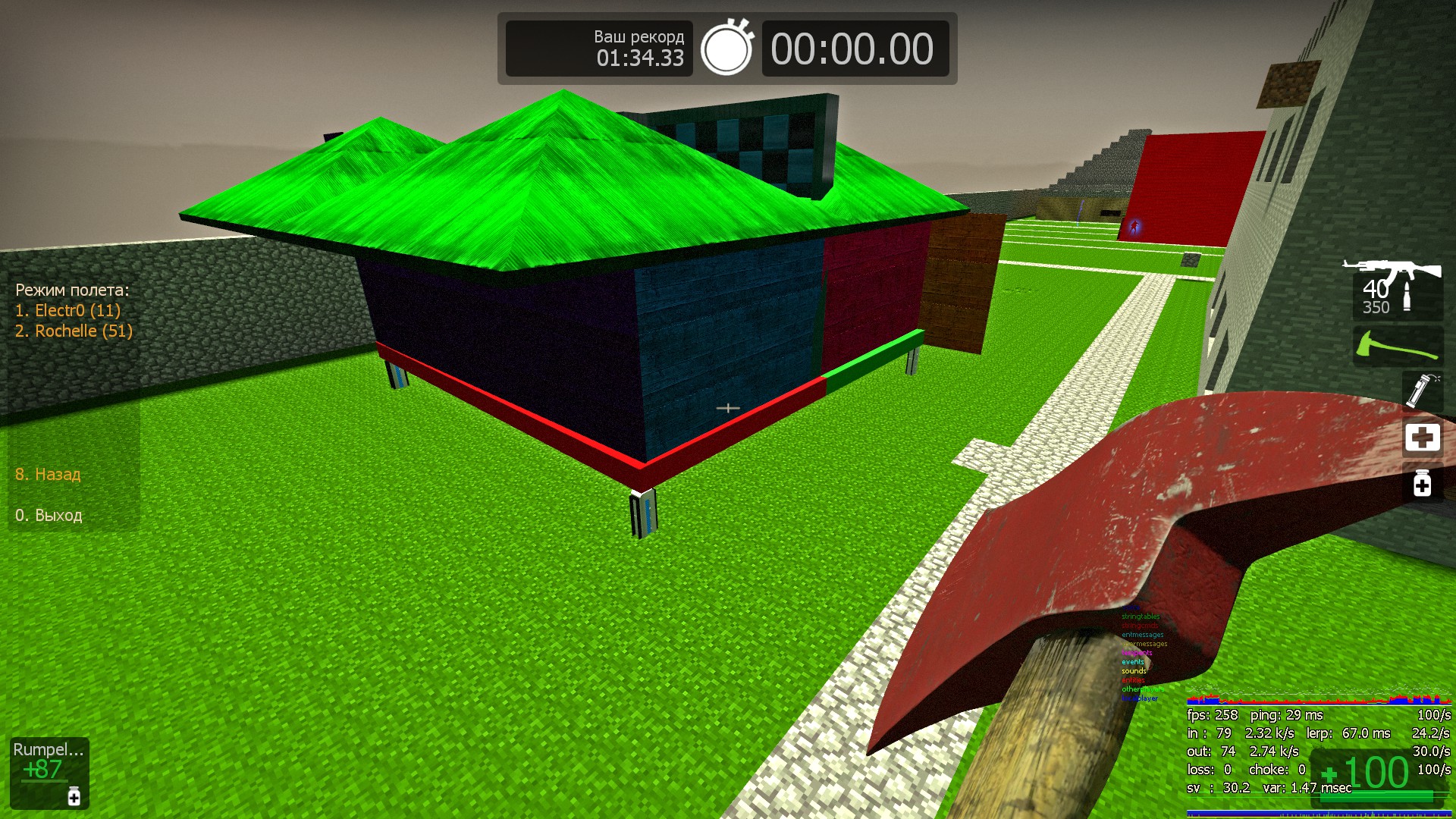Viewport: 1456px width, 819px height.
Task: Select the first aid kit slot
Action: tap(1422, 437)
